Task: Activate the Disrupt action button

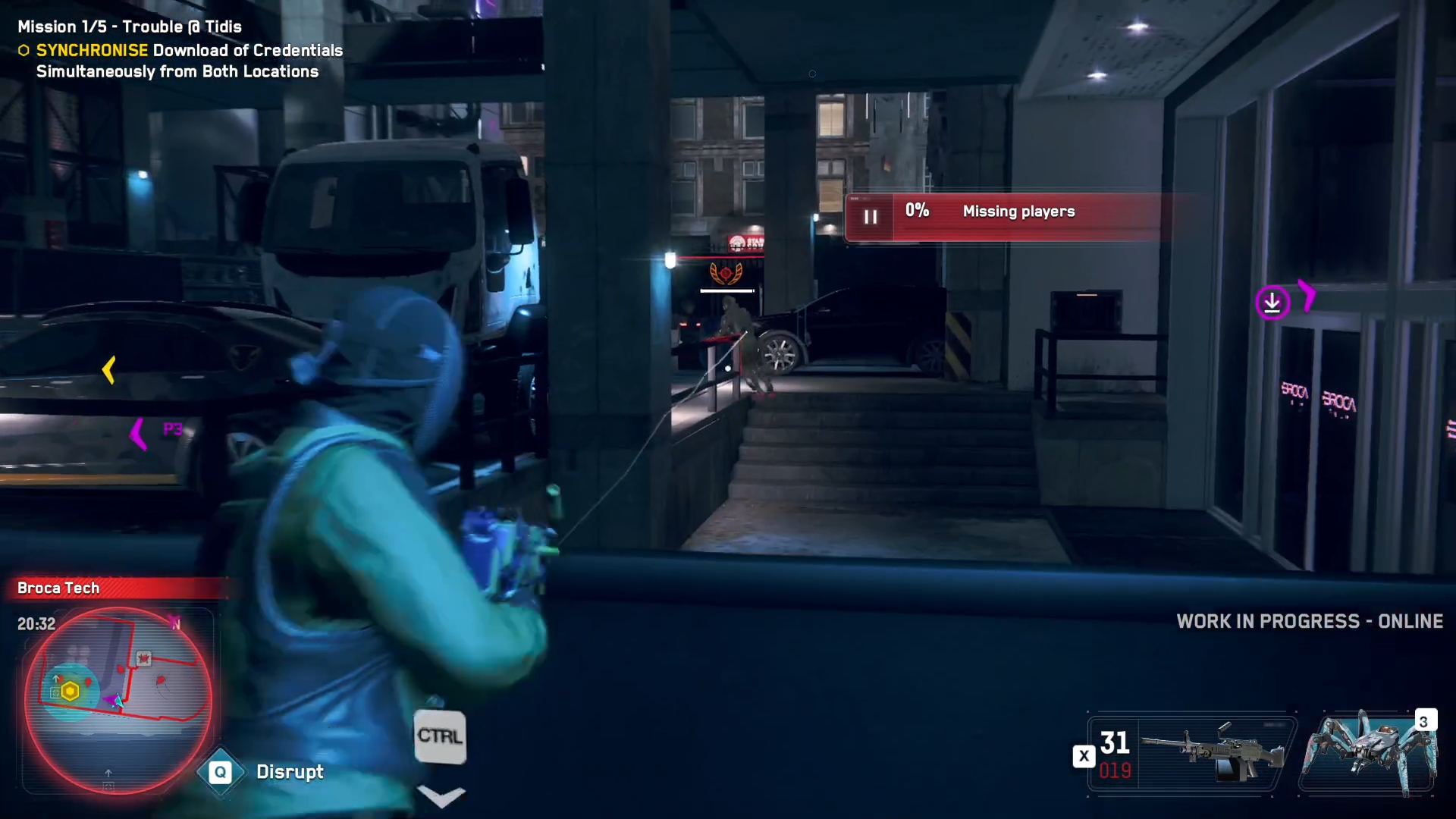Action: click(290, 772)
